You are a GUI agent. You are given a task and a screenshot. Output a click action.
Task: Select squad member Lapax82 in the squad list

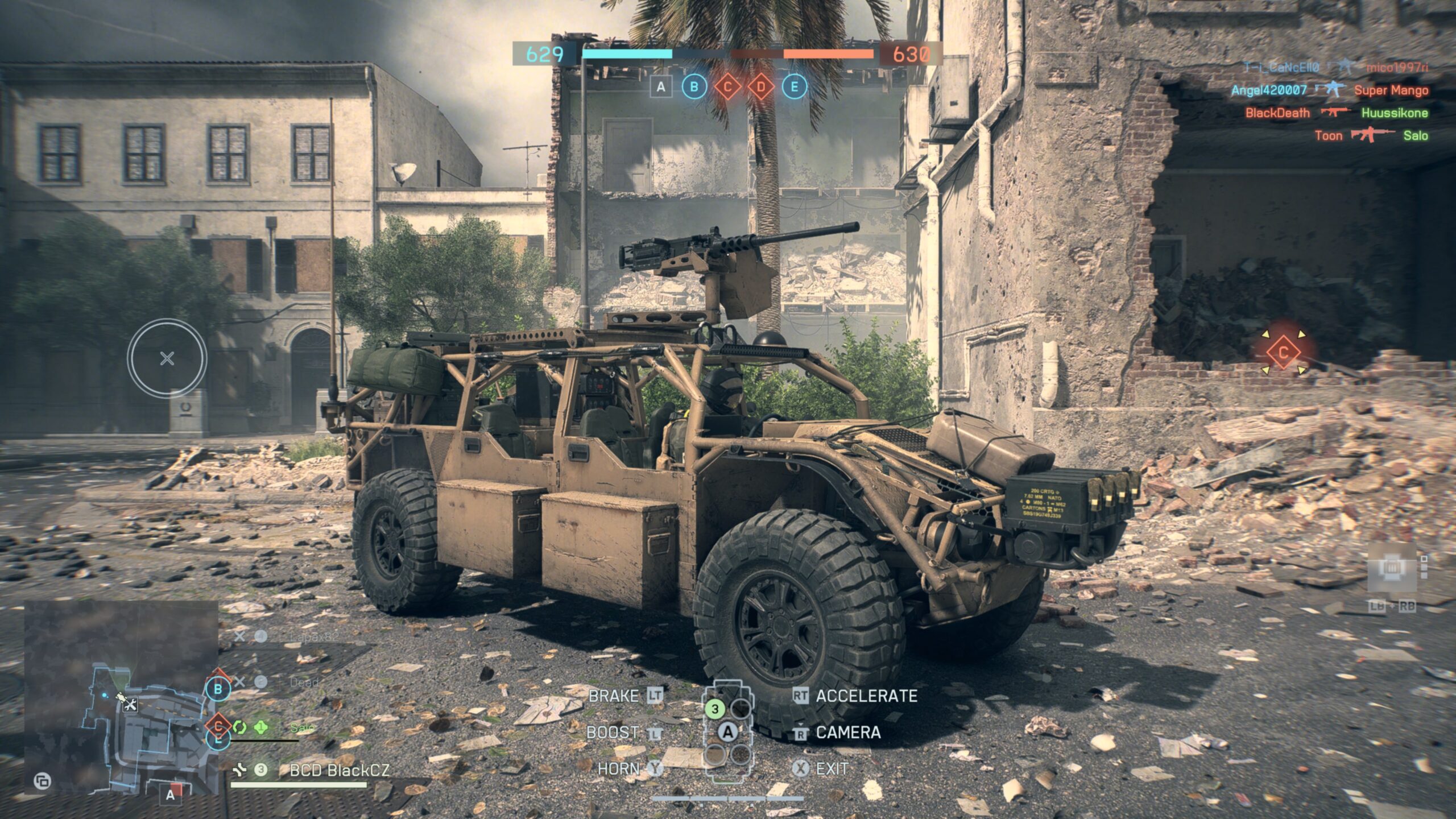(313, 636)
